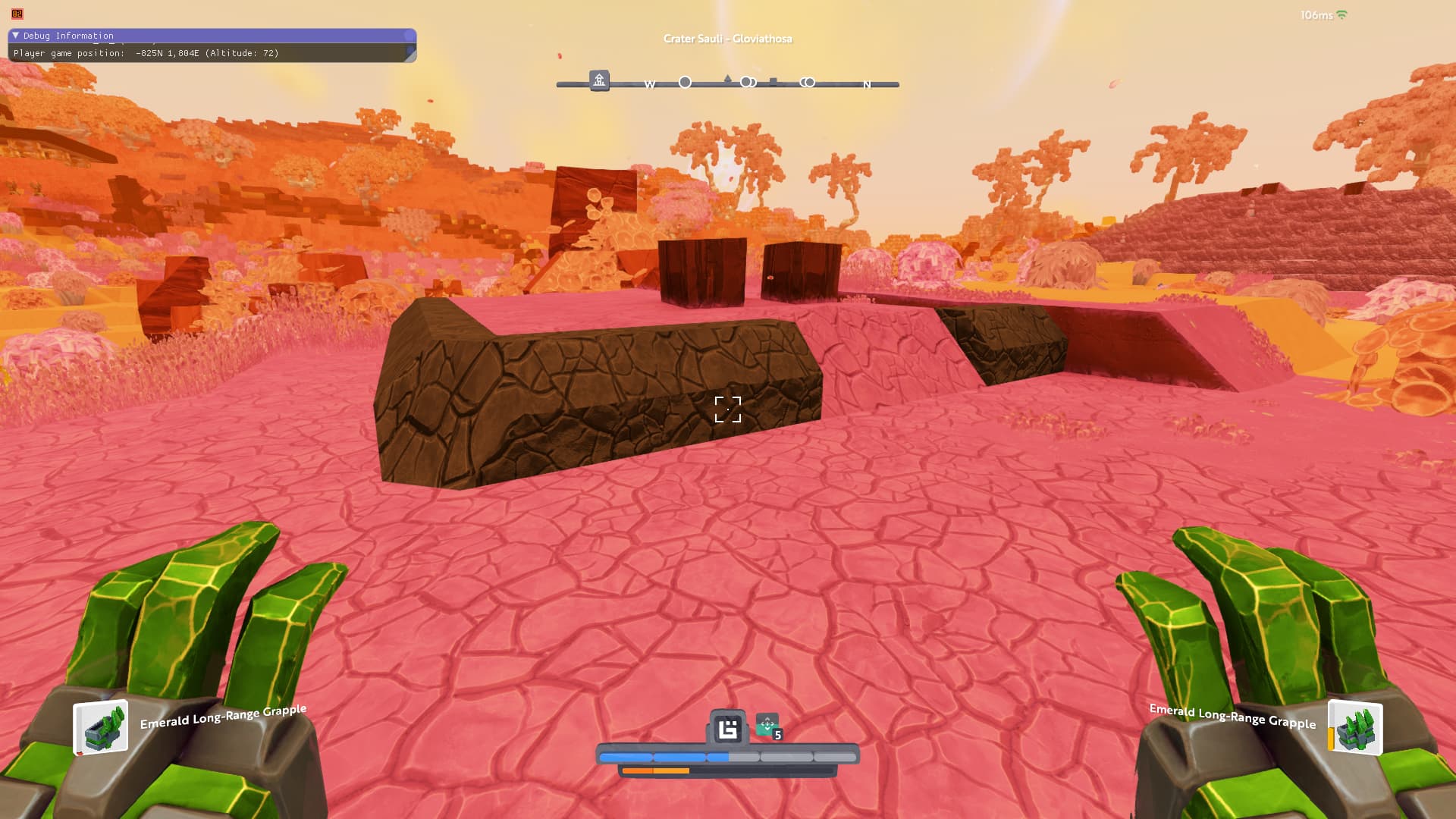Viewport: 1456px width, 819px height.
Task: Open the square face icon above energy bar
Action: click(x=728, y=730)
